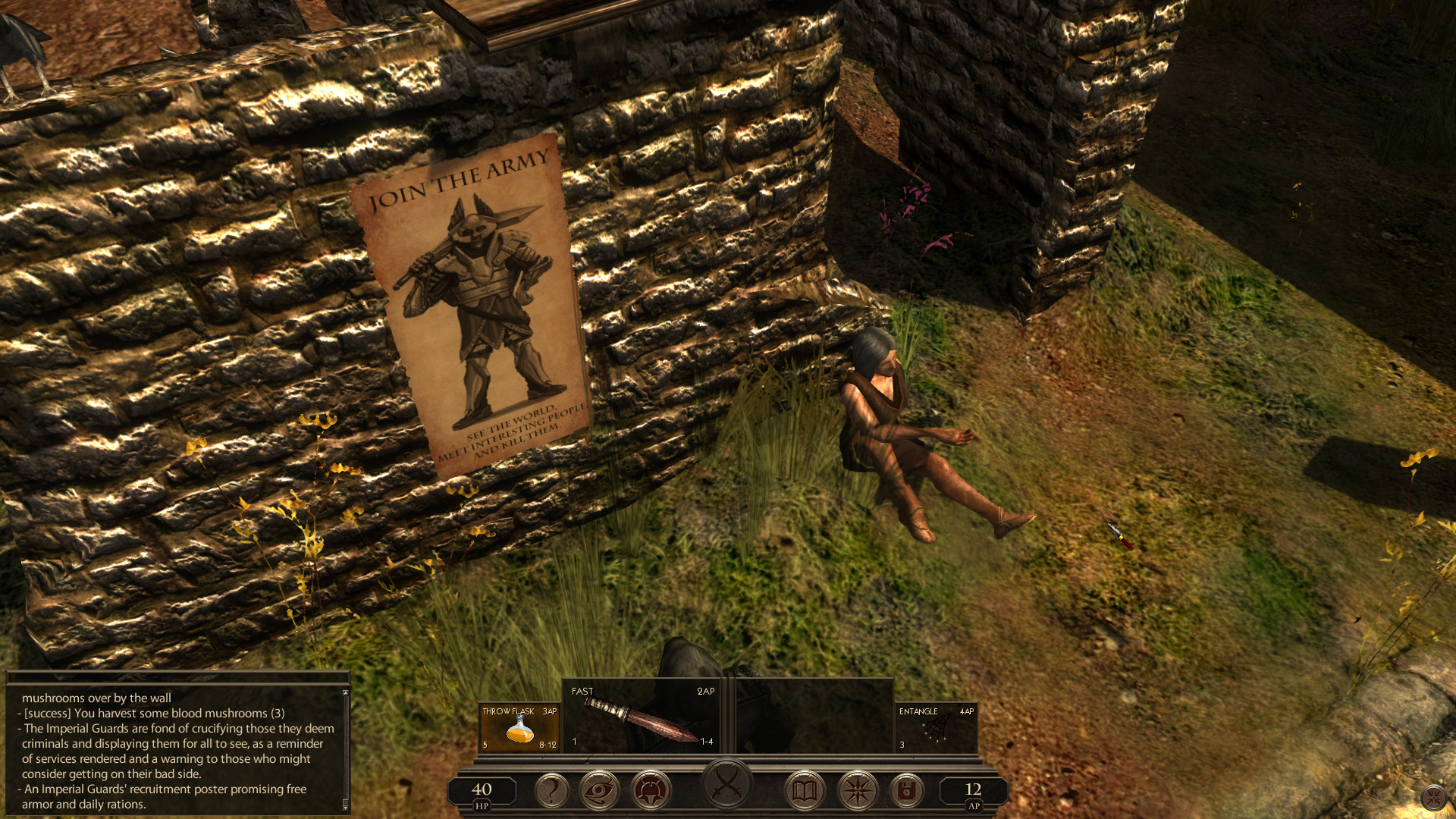Viewport: 1456px width, 819px height.
Task: Open the helmet character button
Action: (651, 791)
